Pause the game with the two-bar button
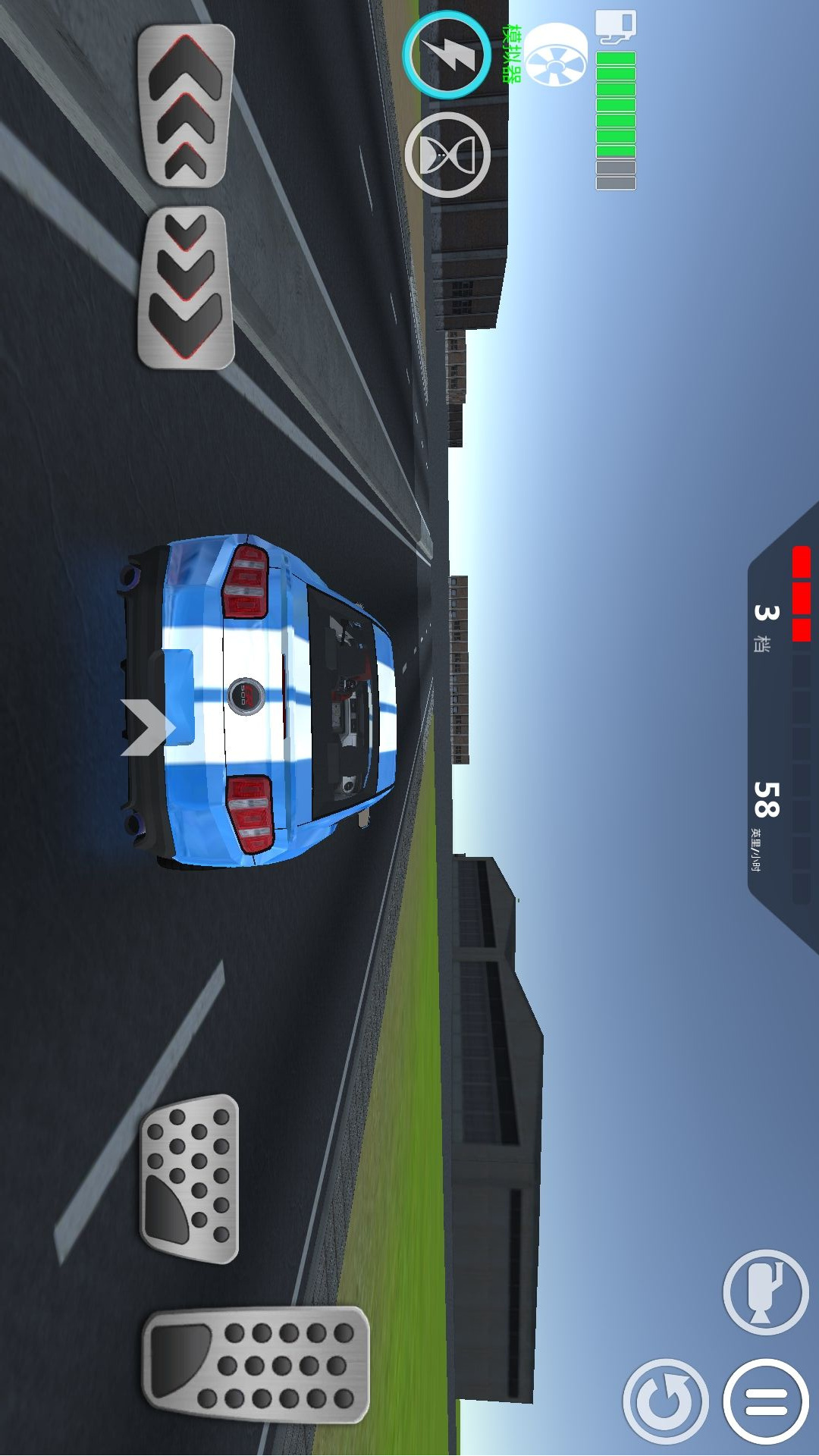 [x=765, y=1401]
